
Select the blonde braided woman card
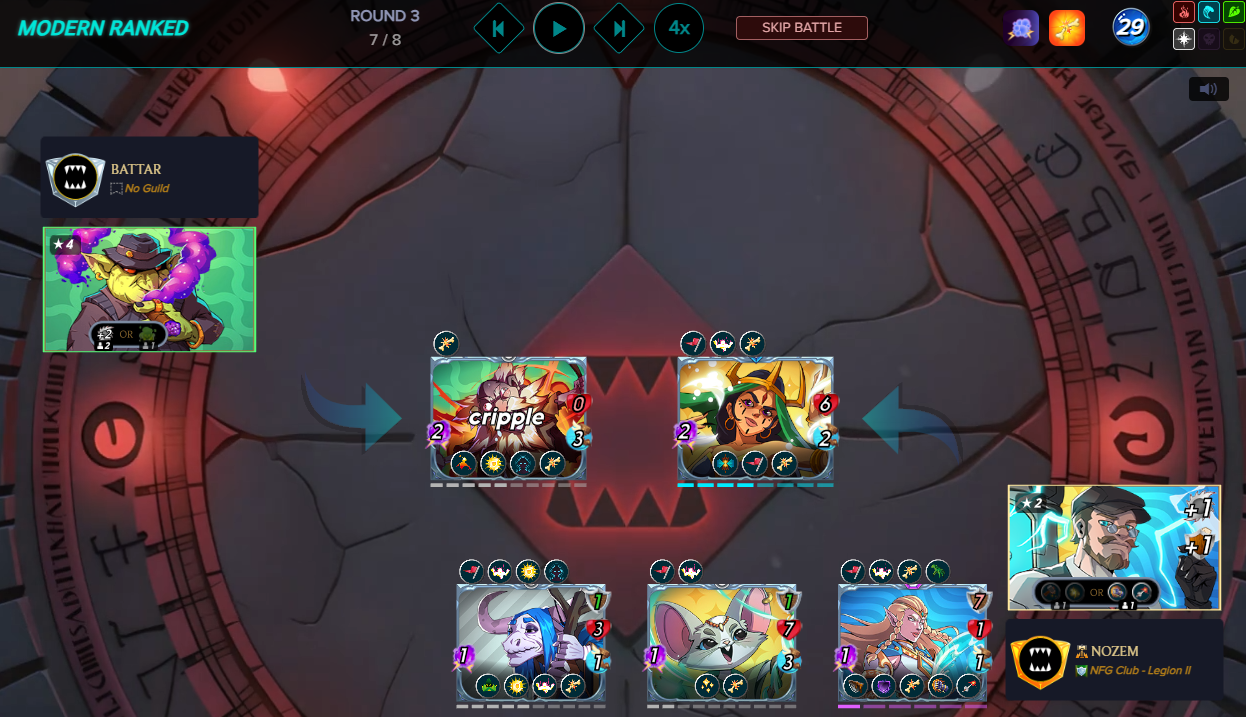coord(912,642)
